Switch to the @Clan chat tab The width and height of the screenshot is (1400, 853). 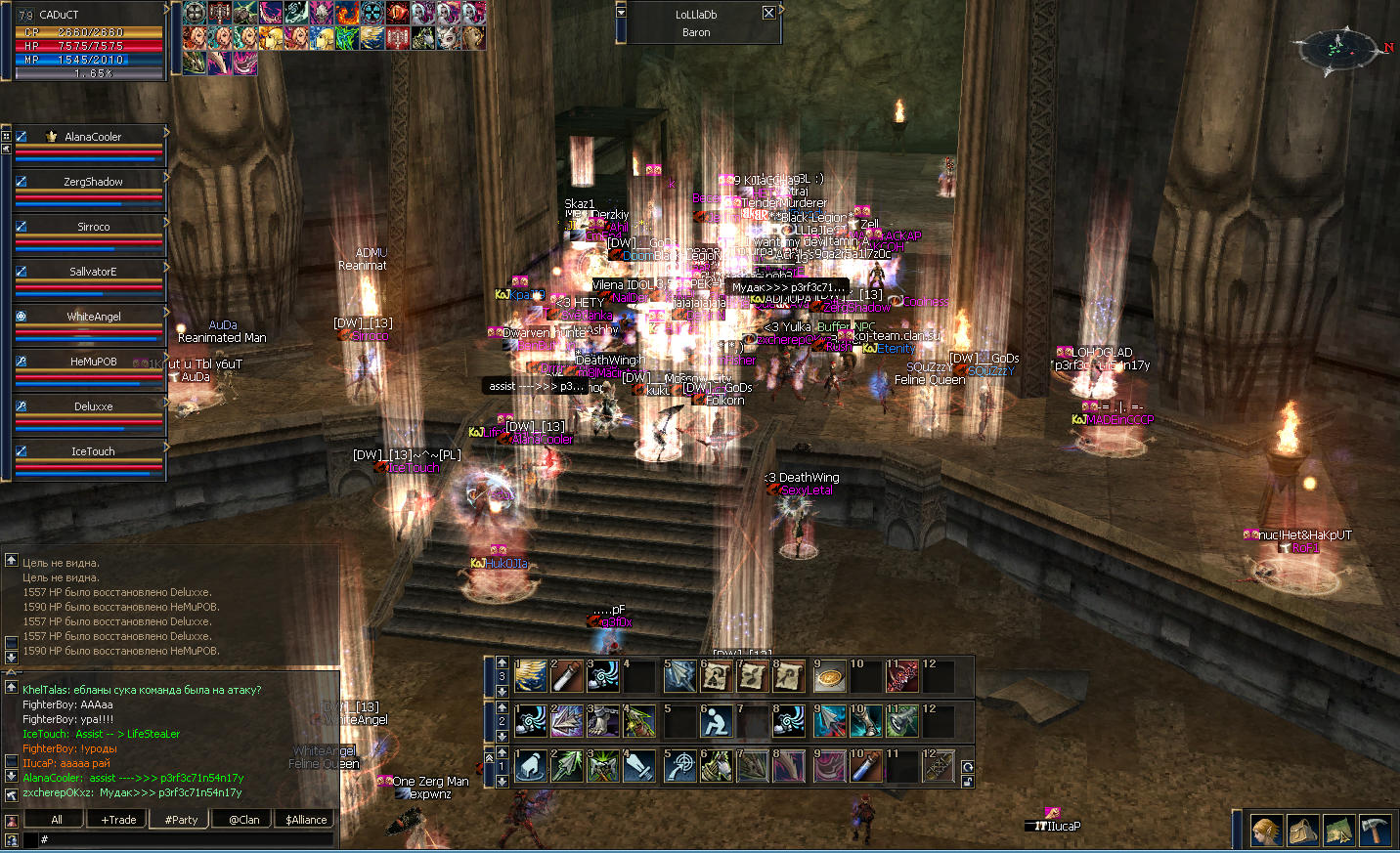pos(244,820)
